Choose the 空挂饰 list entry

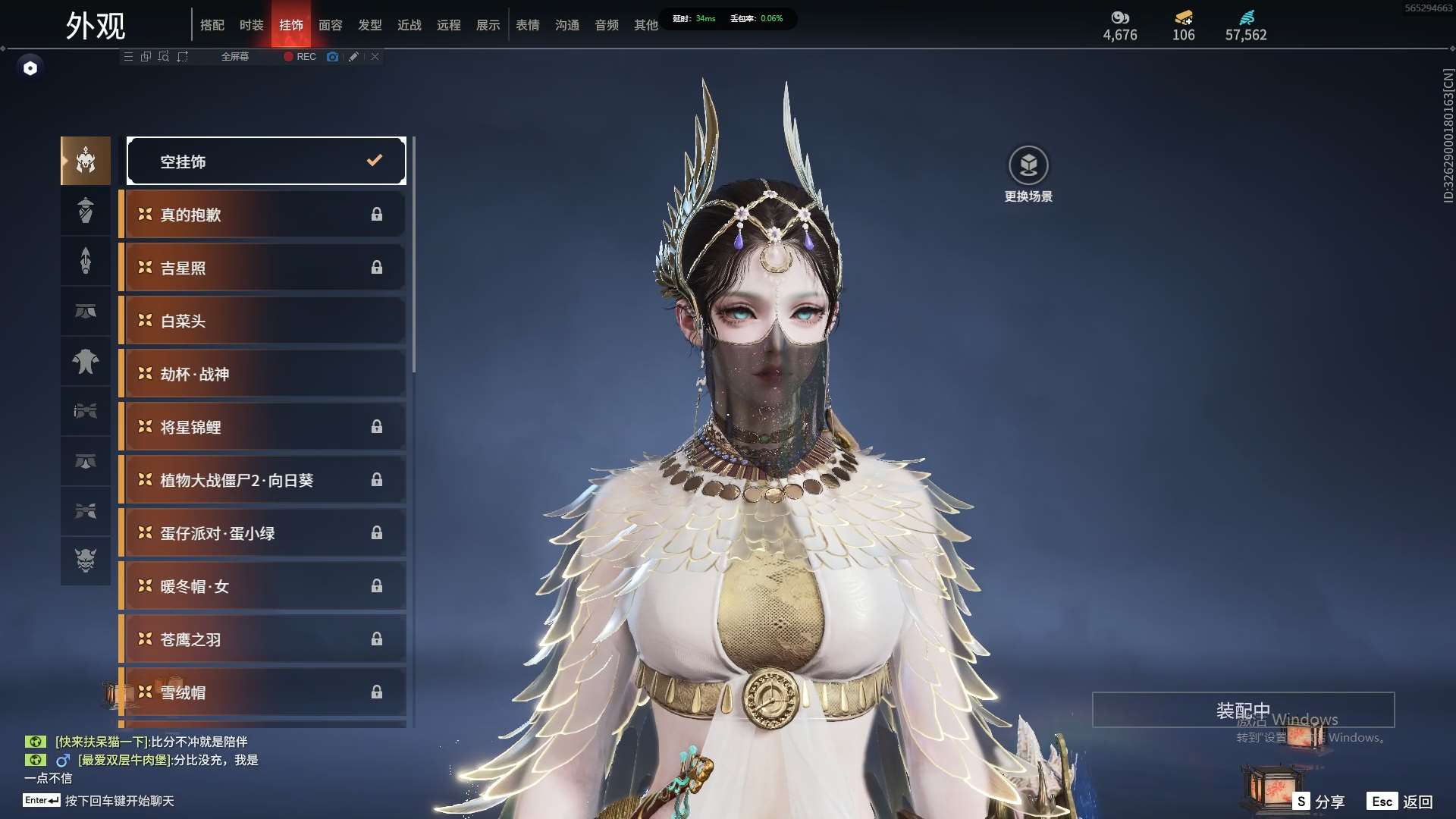[x=265, y=161]
